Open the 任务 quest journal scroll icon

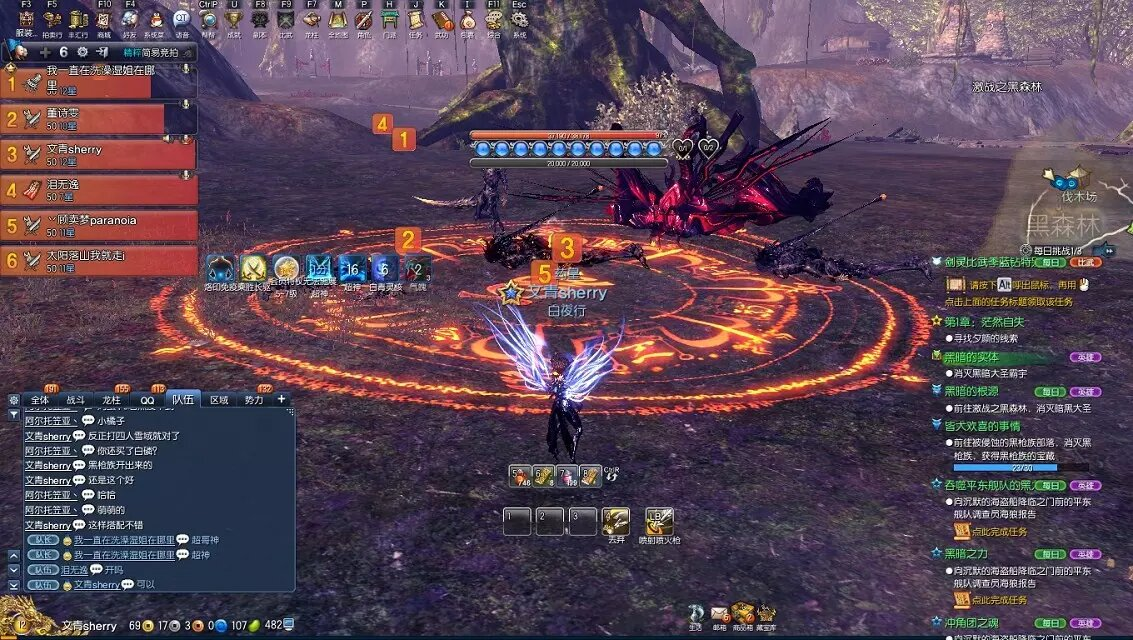[x=415, y=21]
